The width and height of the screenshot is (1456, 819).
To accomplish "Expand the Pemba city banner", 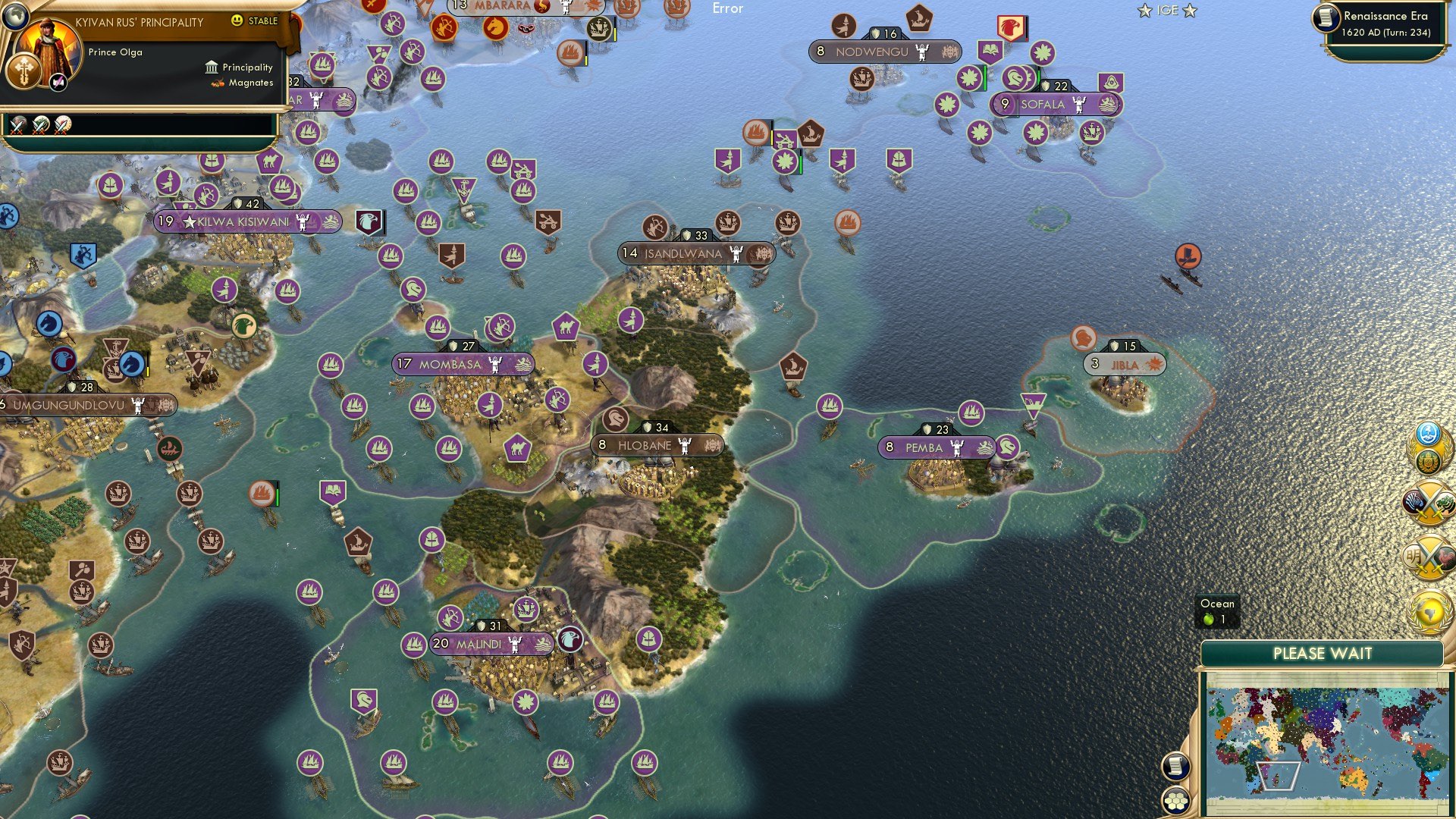I will click(934, 448).
